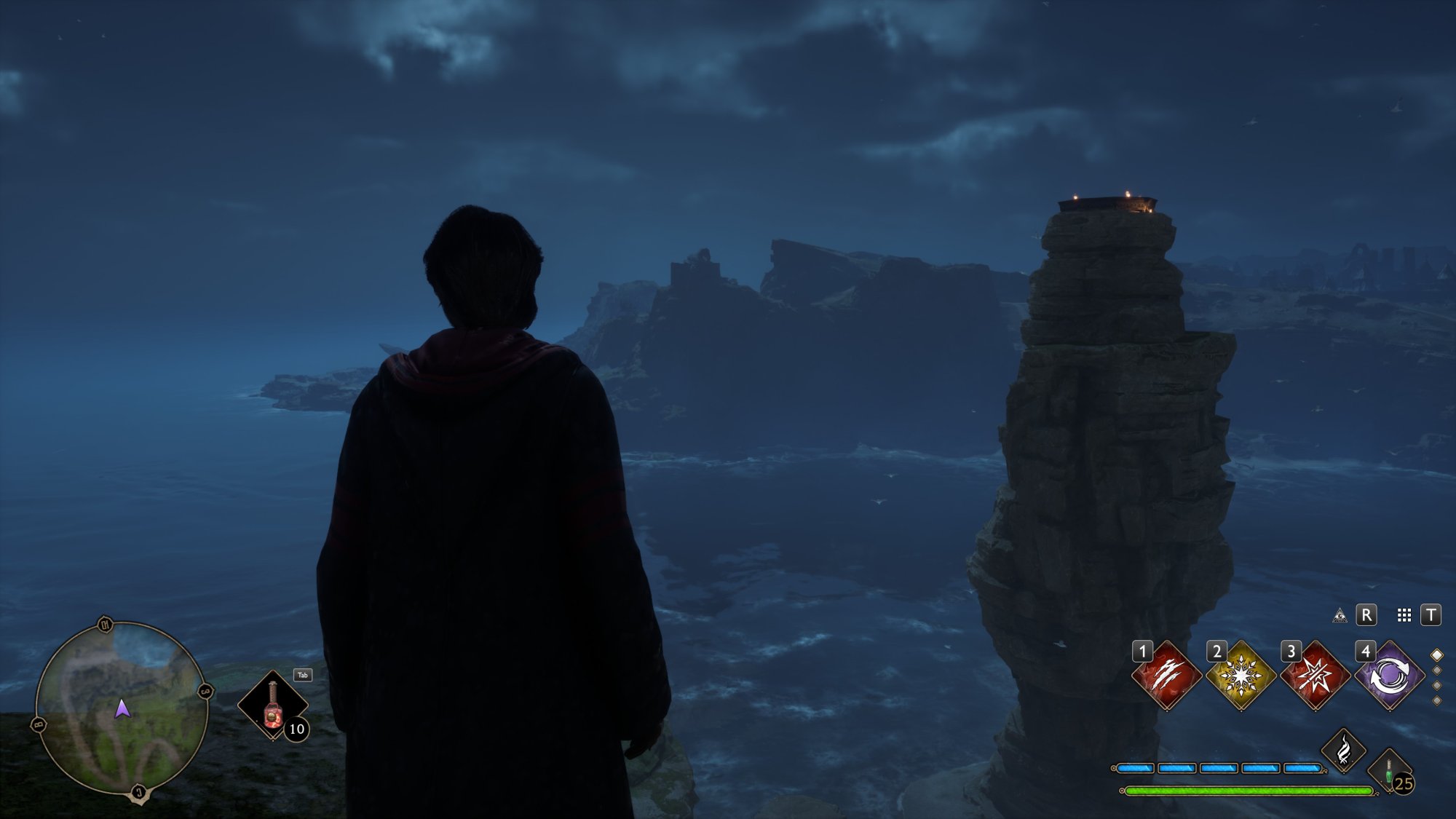
Task: Use the purple swirling arrows spell
Action: (1389, 676)
